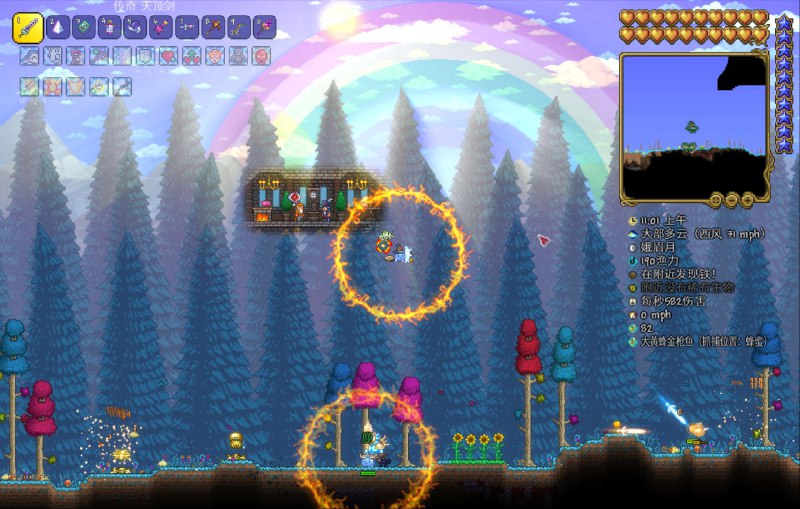Switch to the pickaxe hotbar slot
Image resolution: width=800 pixels, height=509 pixels.
pos(213,27)
